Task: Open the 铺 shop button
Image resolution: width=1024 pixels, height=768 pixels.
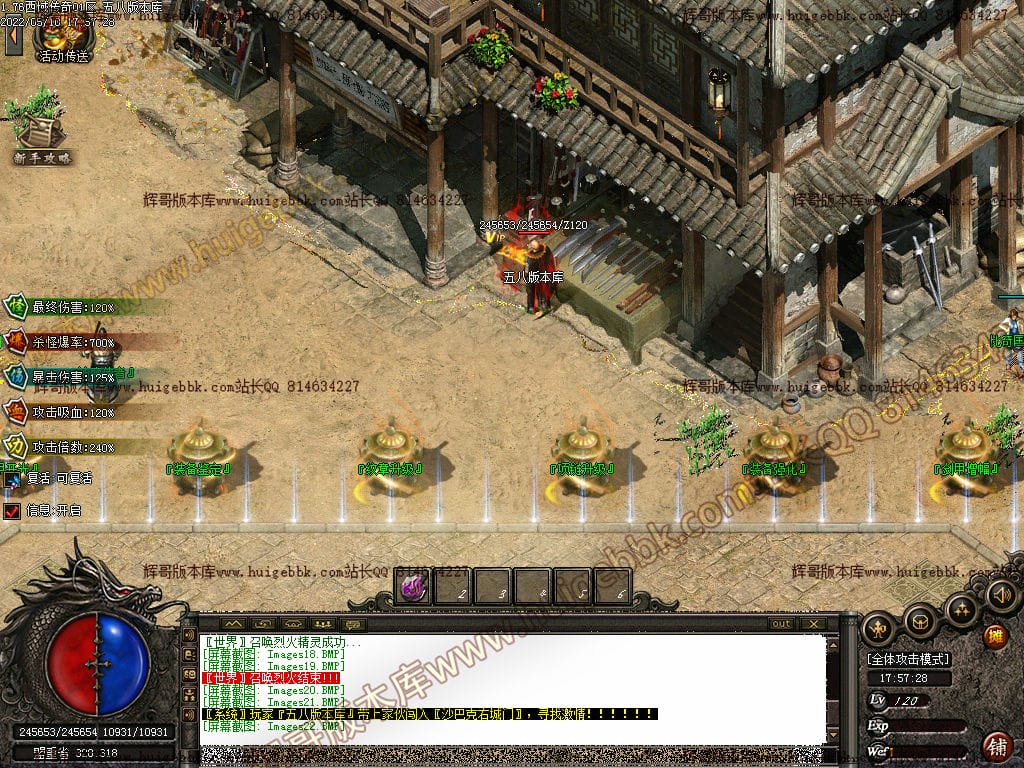Action: (997, 746)
